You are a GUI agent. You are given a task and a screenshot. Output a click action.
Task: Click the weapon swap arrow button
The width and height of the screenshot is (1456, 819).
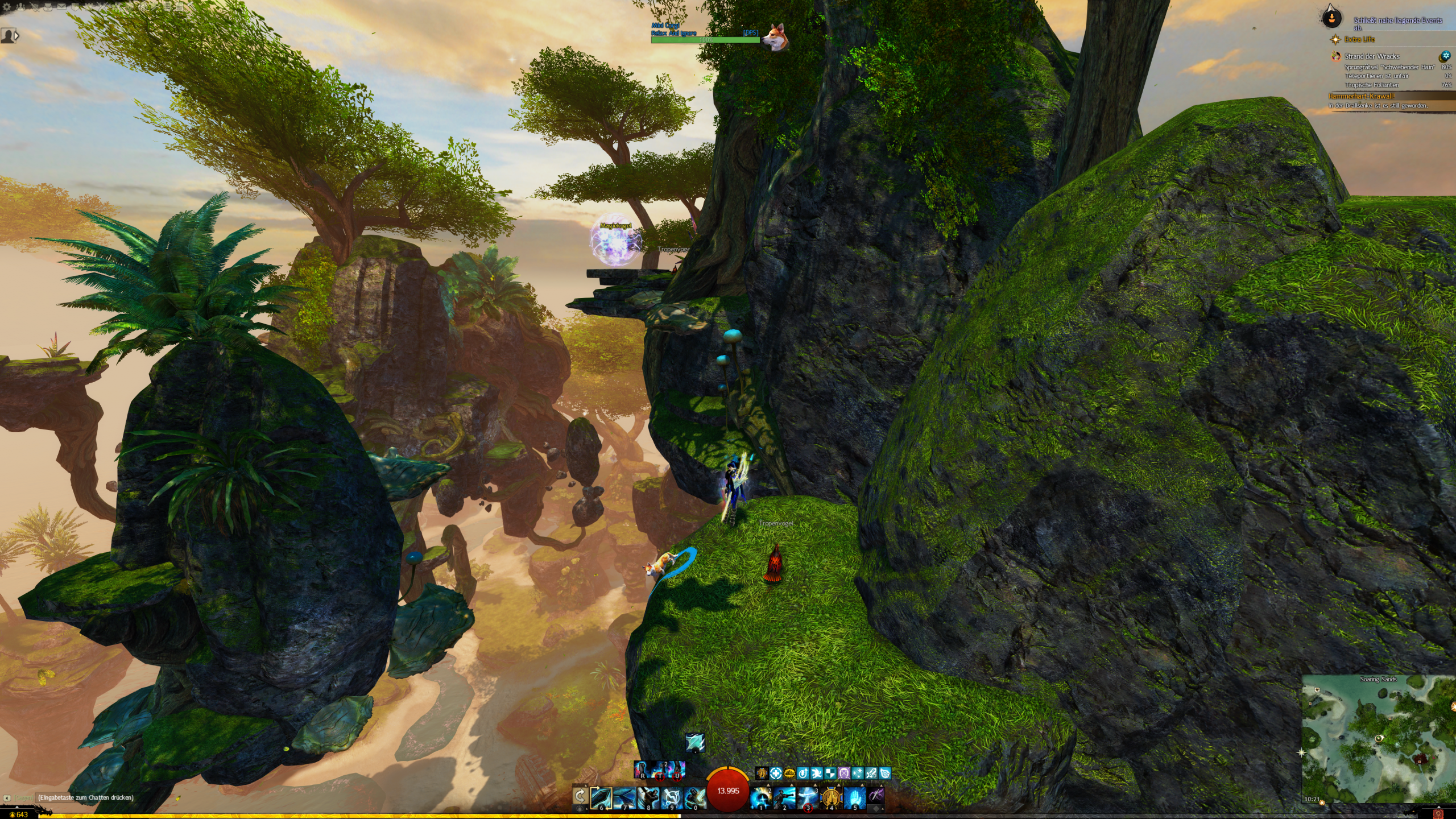[580, 796]
